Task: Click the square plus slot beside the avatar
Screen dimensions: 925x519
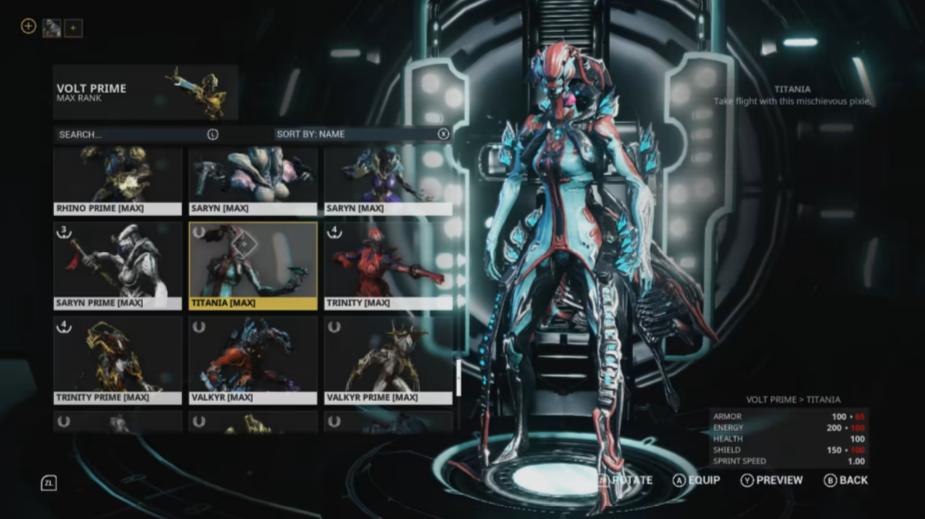Action: tap(73, 28)
